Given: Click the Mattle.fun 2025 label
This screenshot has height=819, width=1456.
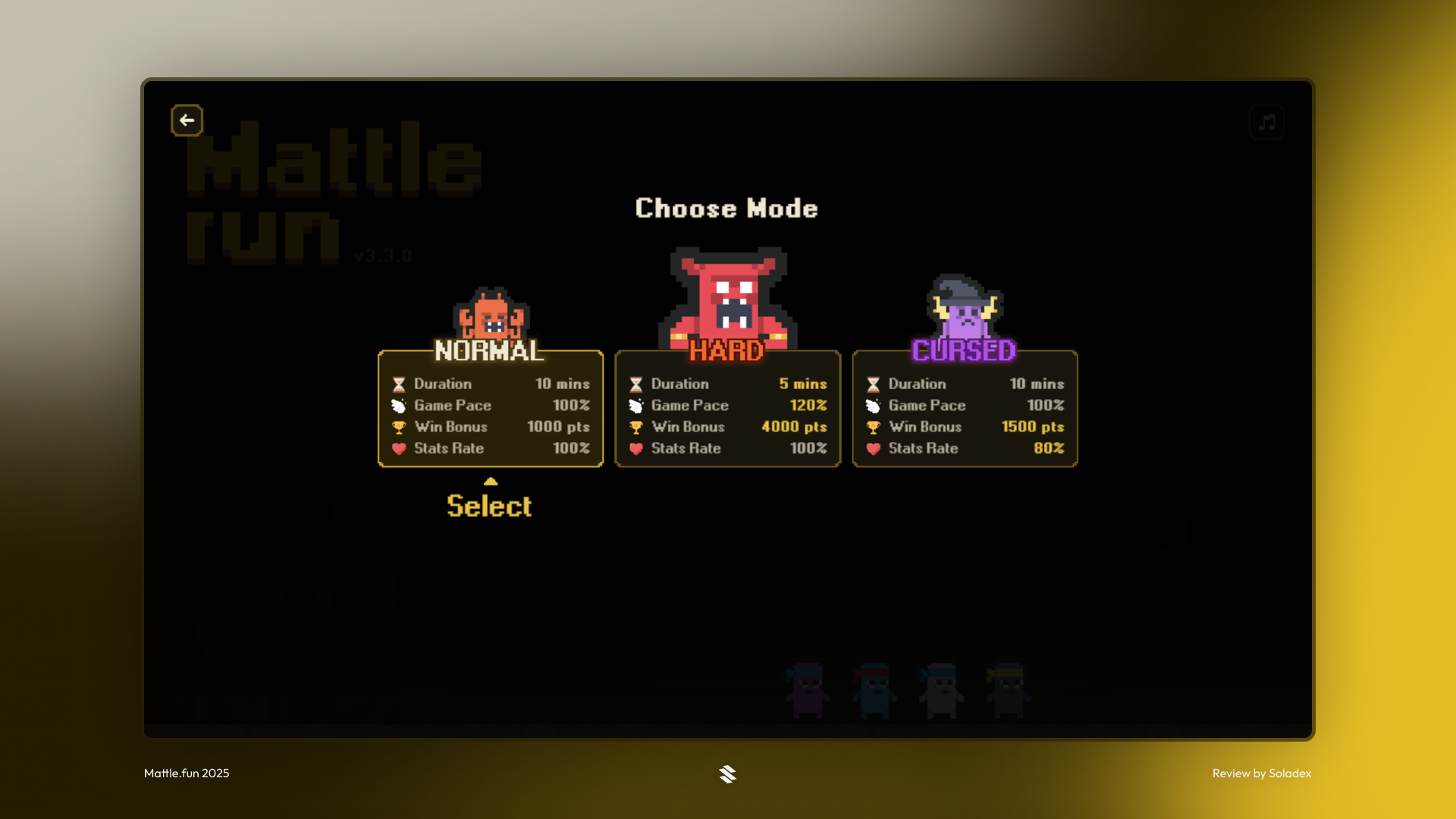Looking at the screenshot, I should [x=186, y=773].
